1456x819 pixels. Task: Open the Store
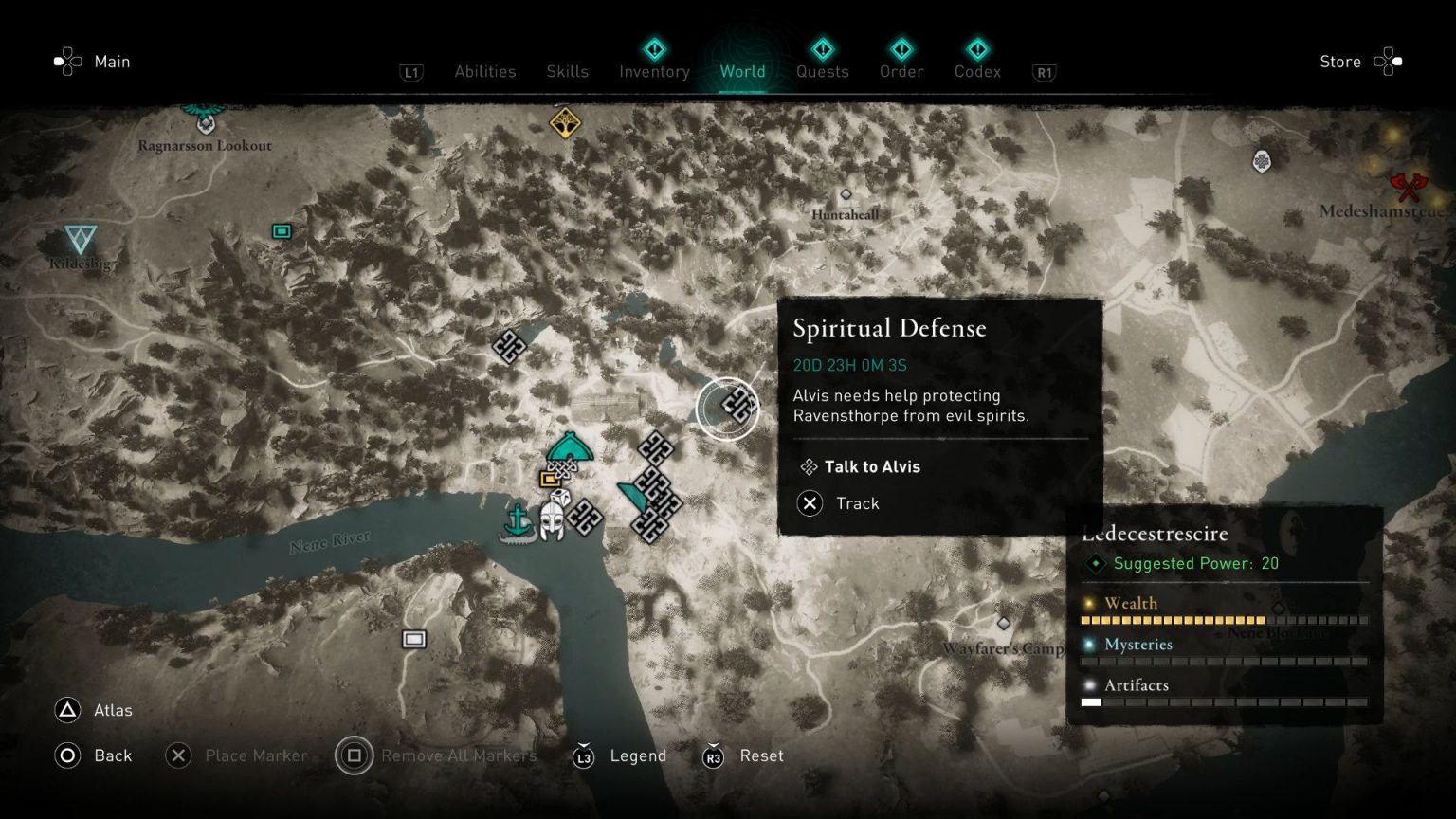(1339, 62)
